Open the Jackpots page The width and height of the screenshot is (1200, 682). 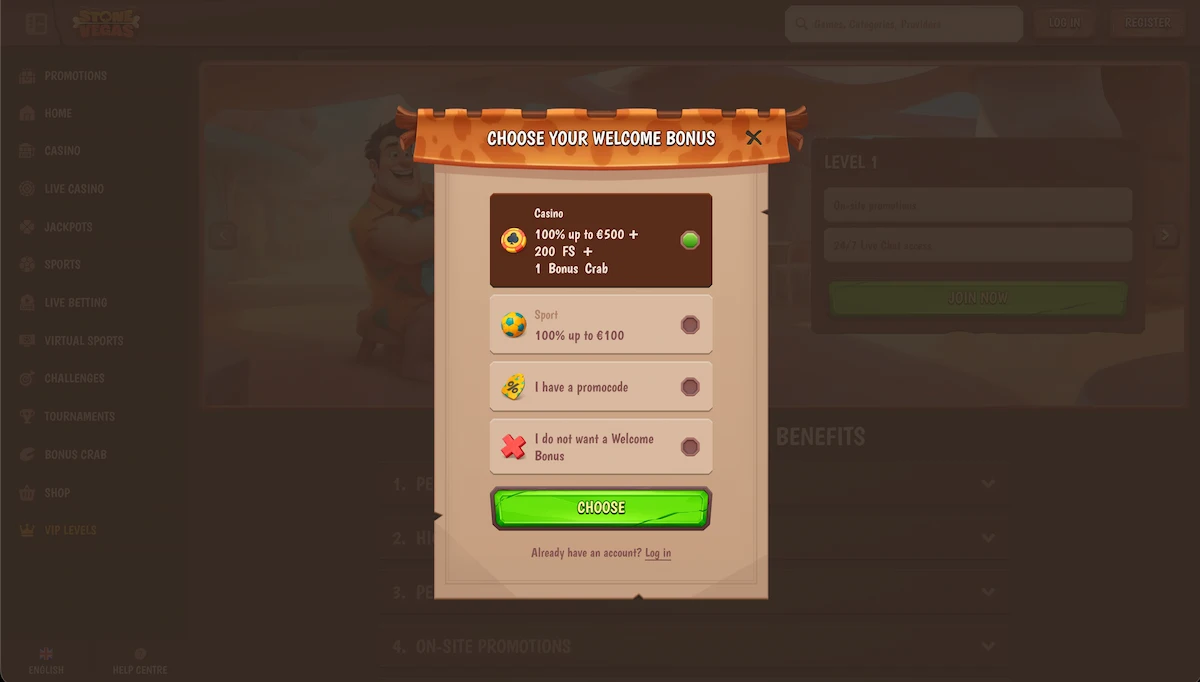point(68,227)
